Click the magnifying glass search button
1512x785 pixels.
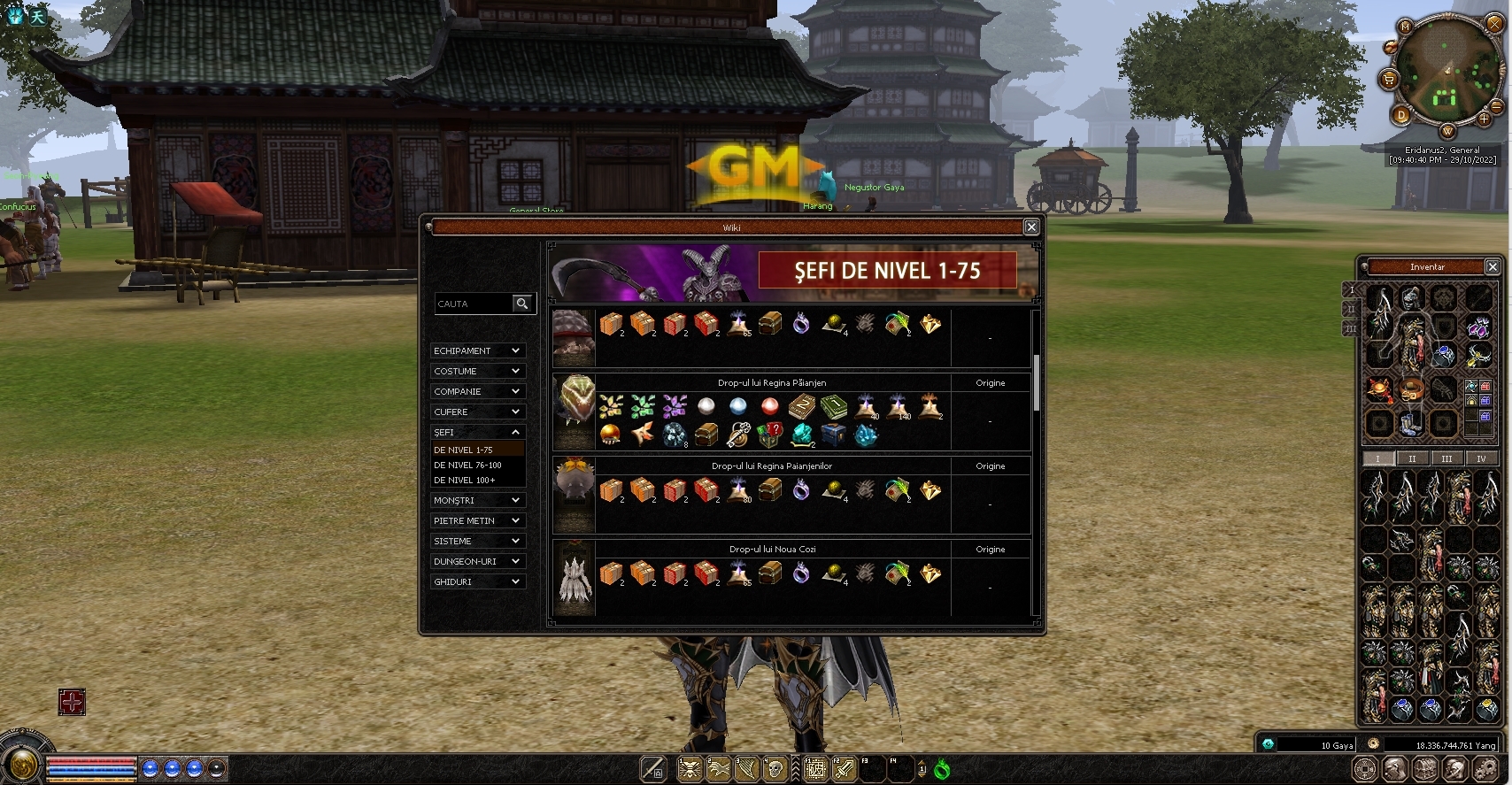[x=523, y=304]
